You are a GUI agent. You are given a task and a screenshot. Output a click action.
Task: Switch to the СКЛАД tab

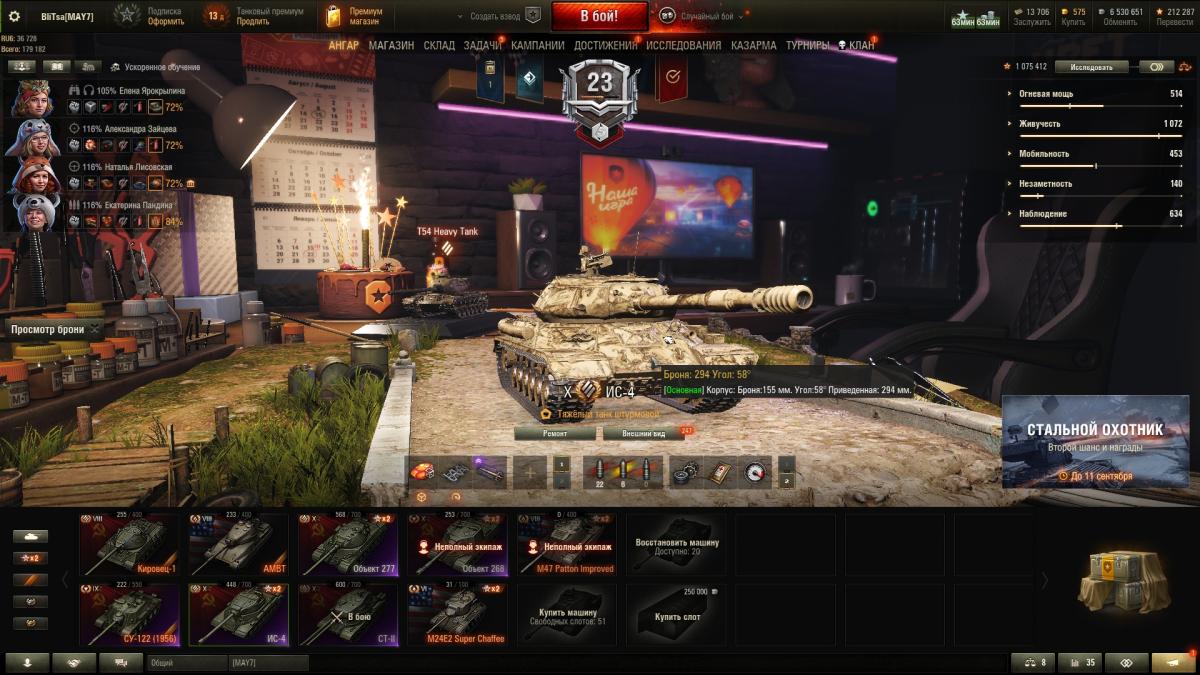tap(439, 46)
